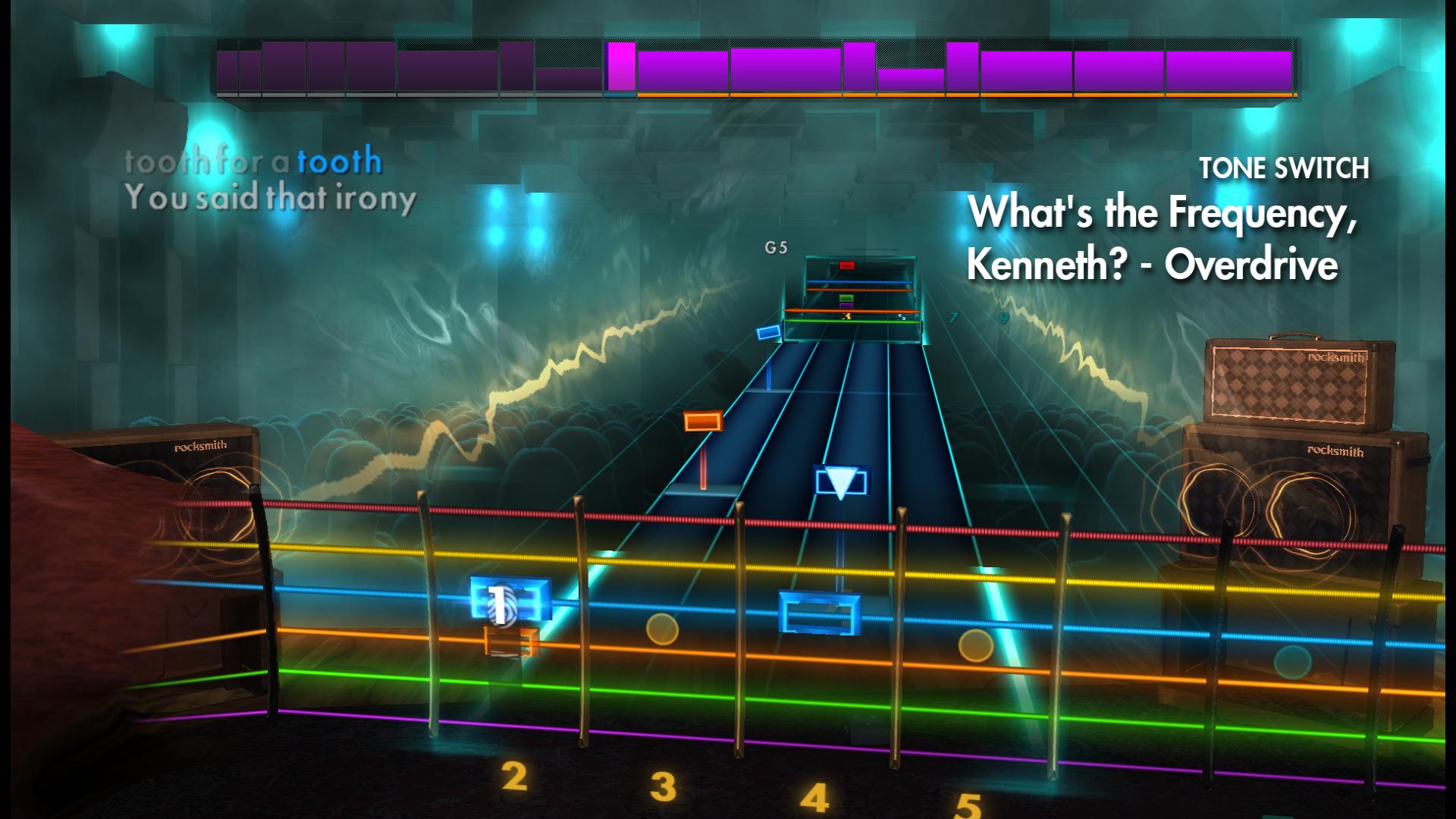Click the G5 chord name label
Image resolution: width=1456 pixels, height=819 pixels.
777,246
